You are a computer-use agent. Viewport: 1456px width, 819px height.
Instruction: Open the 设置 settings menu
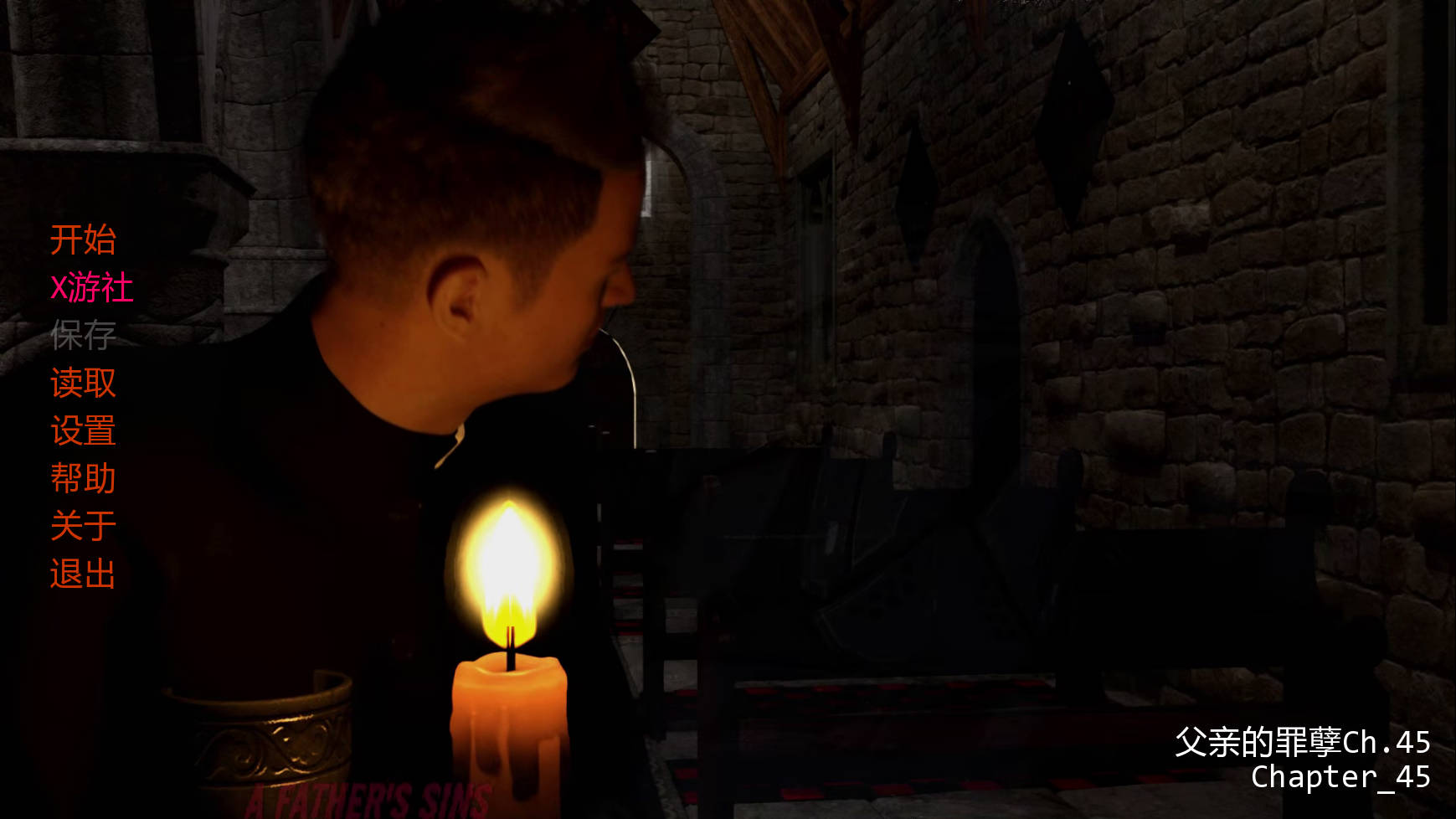(83, 431)
